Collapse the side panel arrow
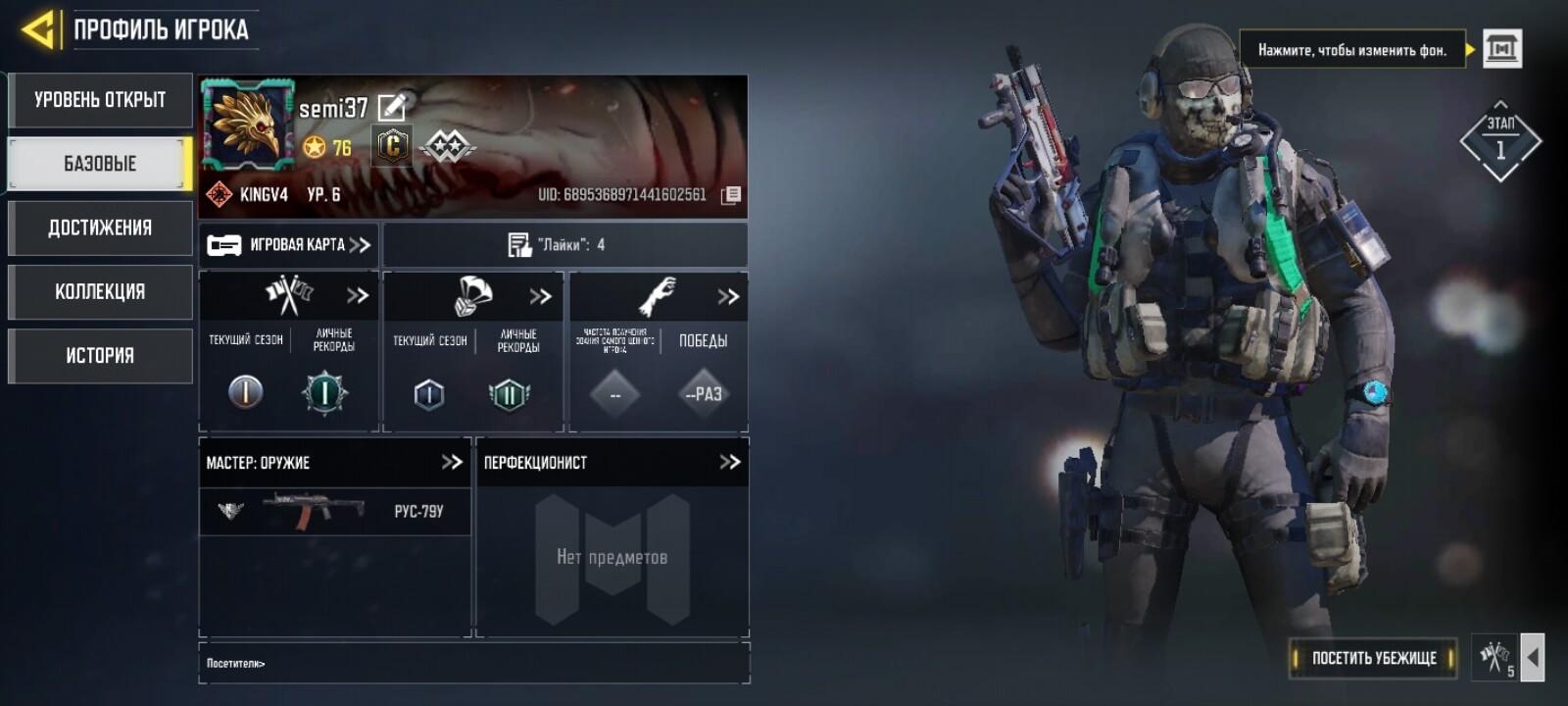This screenshot has height=706, width=1568. [1533, 658]
